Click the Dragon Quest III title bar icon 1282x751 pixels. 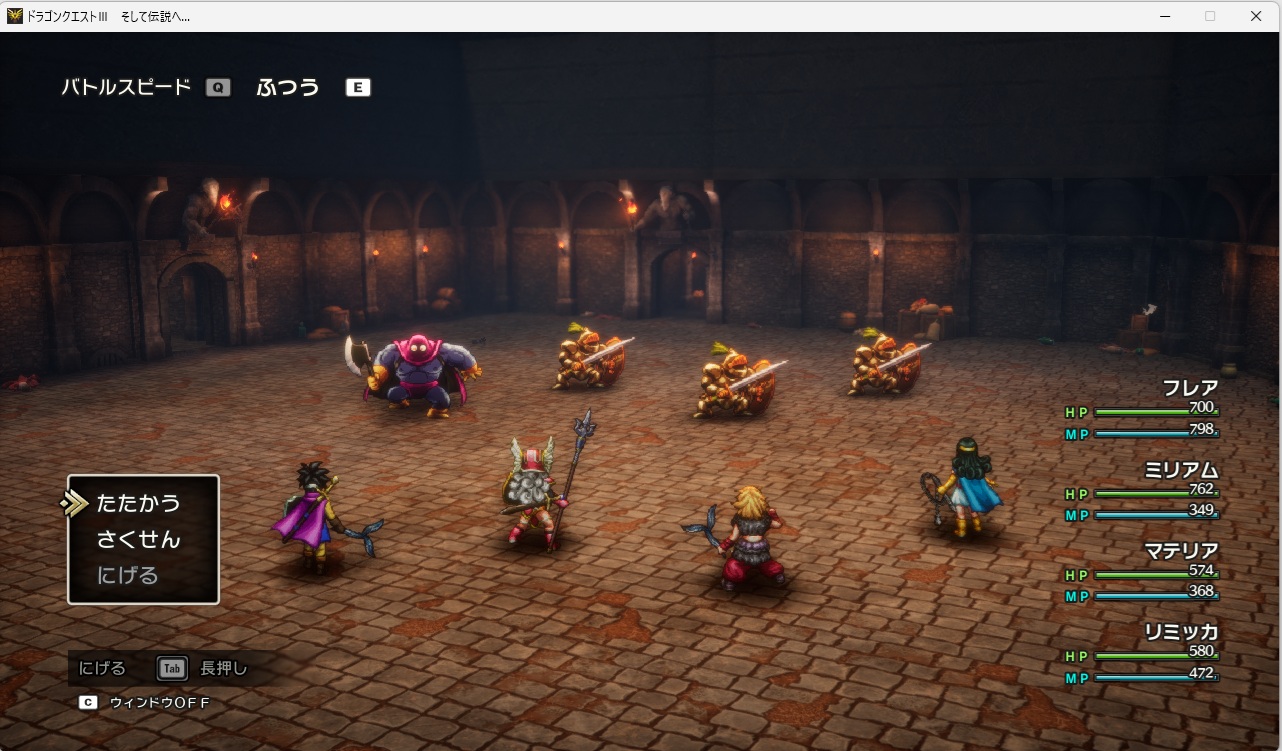pos(14,15)
